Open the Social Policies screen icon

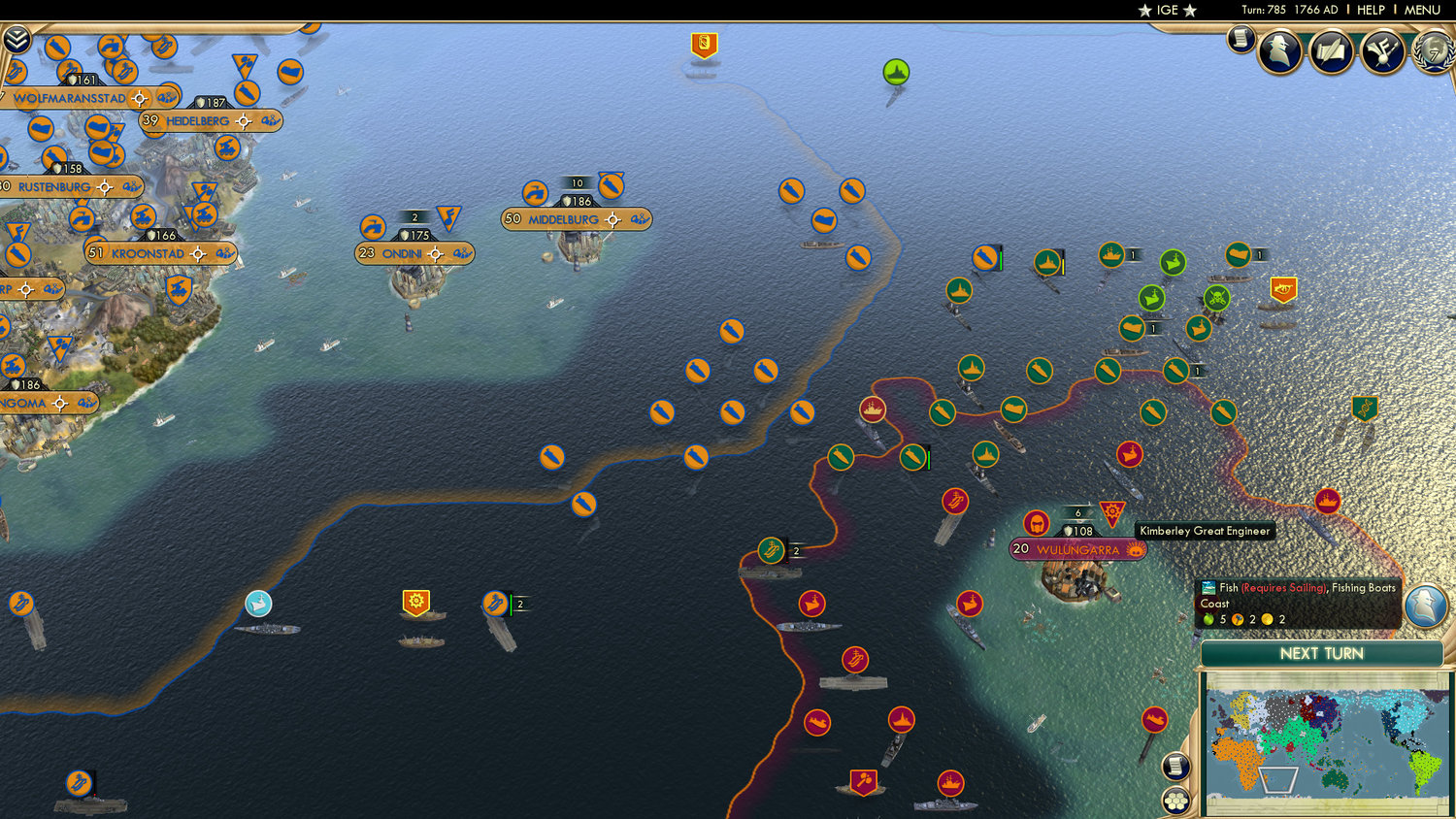[1382, 53]
